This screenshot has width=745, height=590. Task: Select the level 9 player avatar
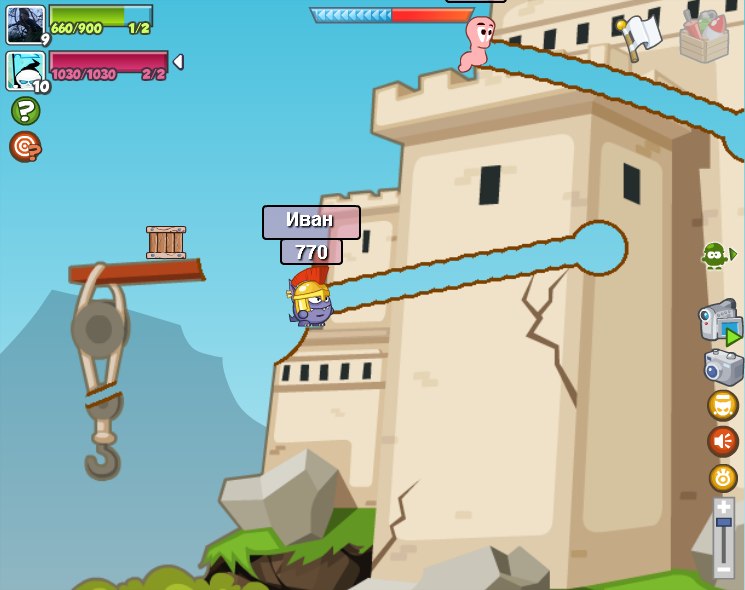point(25,24)
